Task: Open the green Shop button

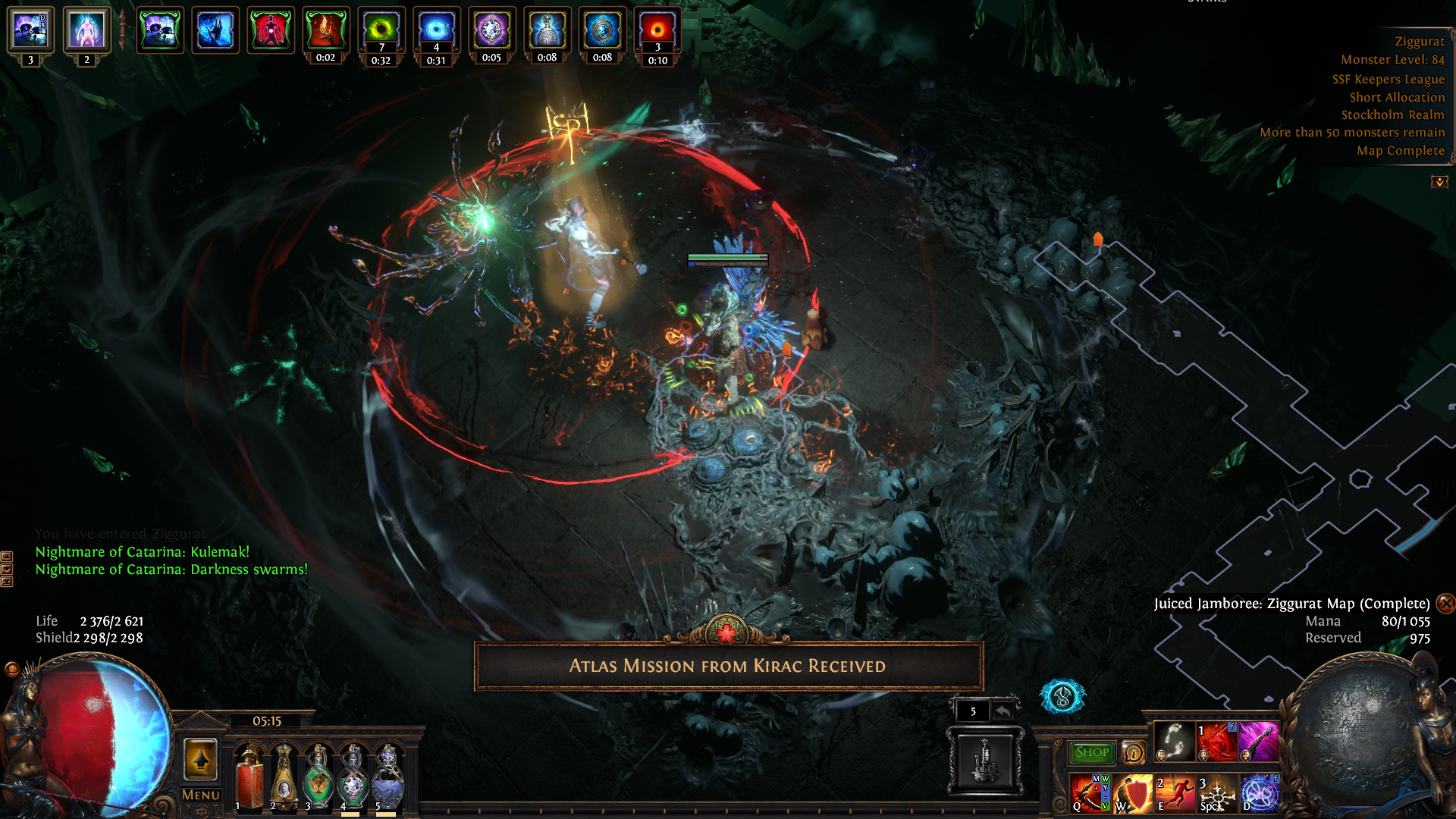Action: [1091, 752]
